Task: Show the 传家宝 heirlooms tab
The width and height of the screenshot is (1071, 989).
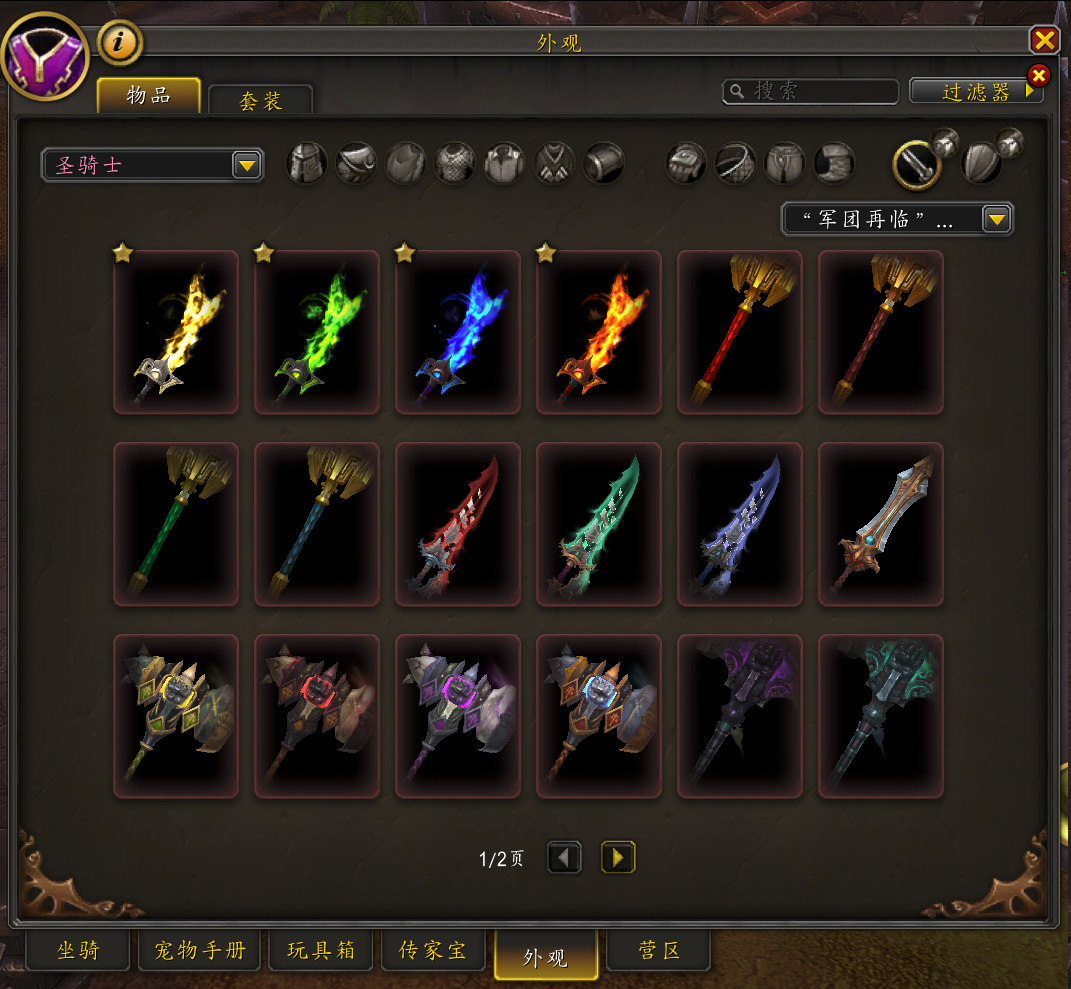Action: click(x=433, y=950)
